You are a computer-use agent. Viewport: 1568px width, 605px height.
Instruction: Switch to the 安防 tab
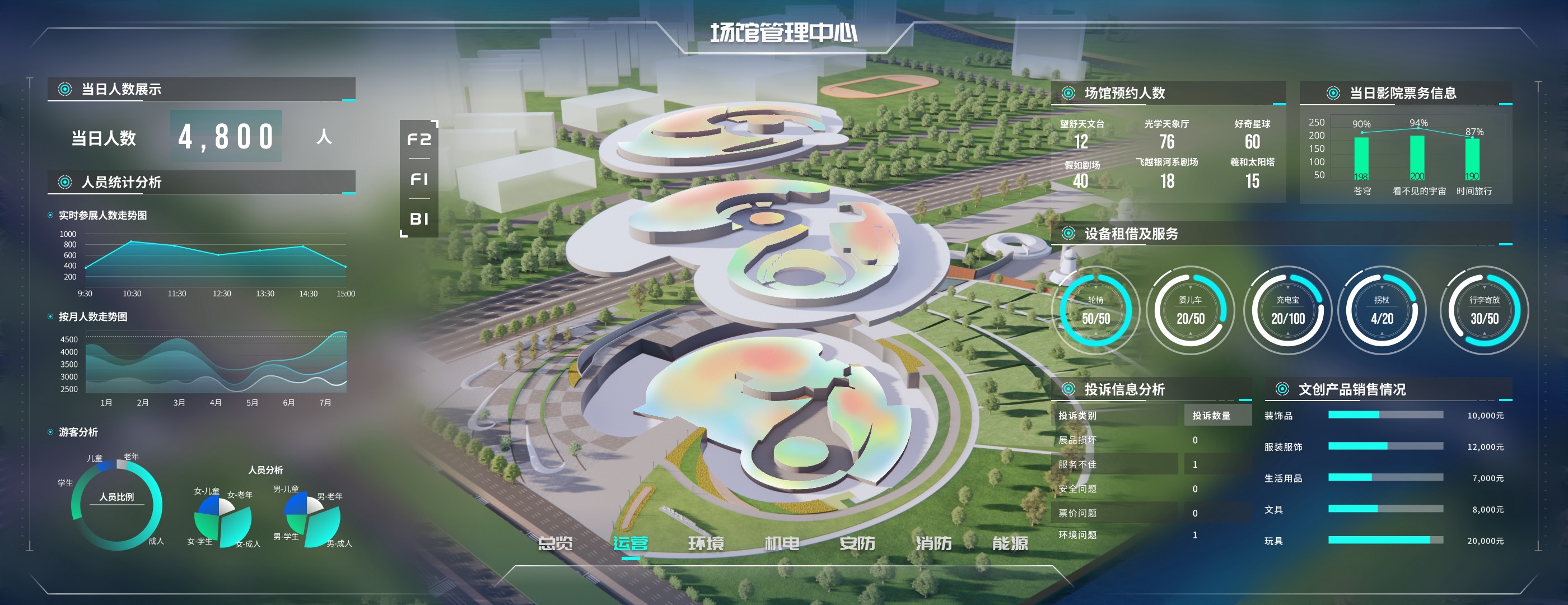pyautogui.click(x=858, y=543)
